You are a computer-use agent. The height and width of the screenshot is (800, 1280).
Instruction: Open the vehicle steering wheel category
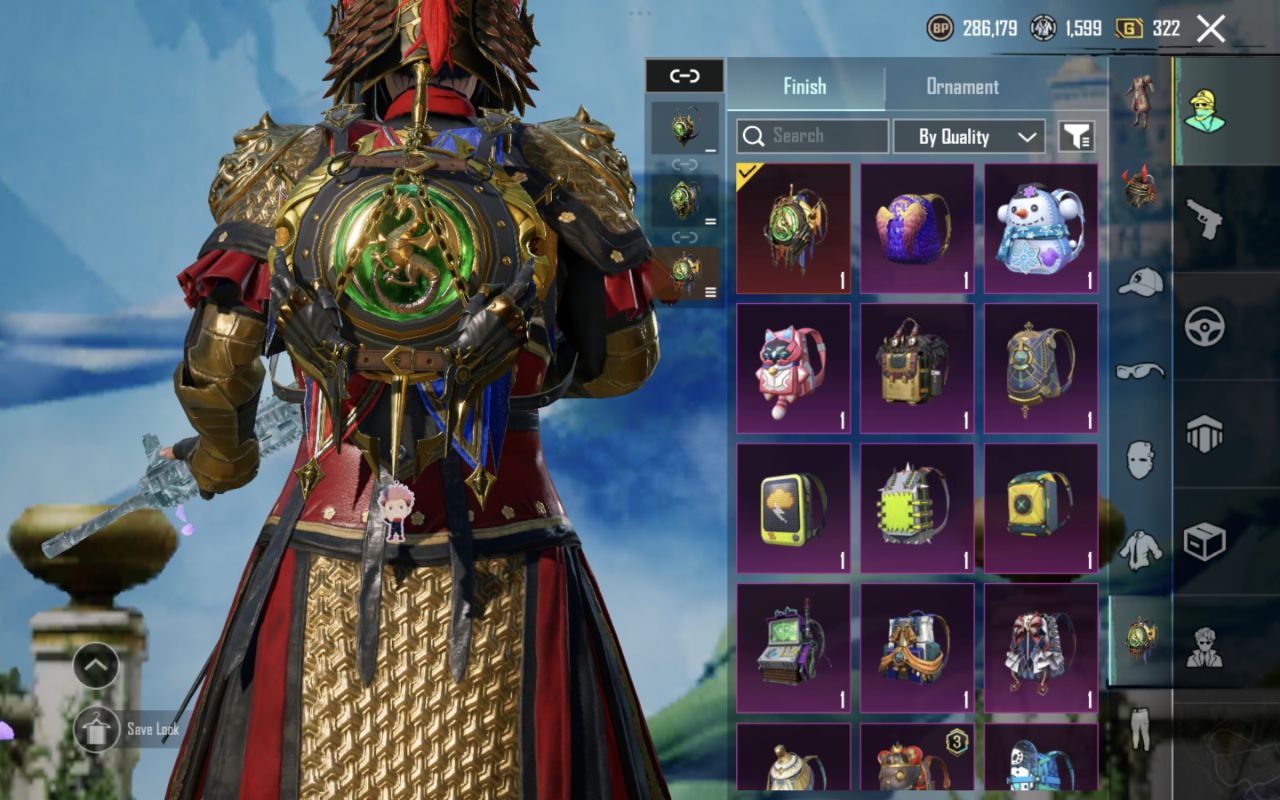tap(1204, 326)
